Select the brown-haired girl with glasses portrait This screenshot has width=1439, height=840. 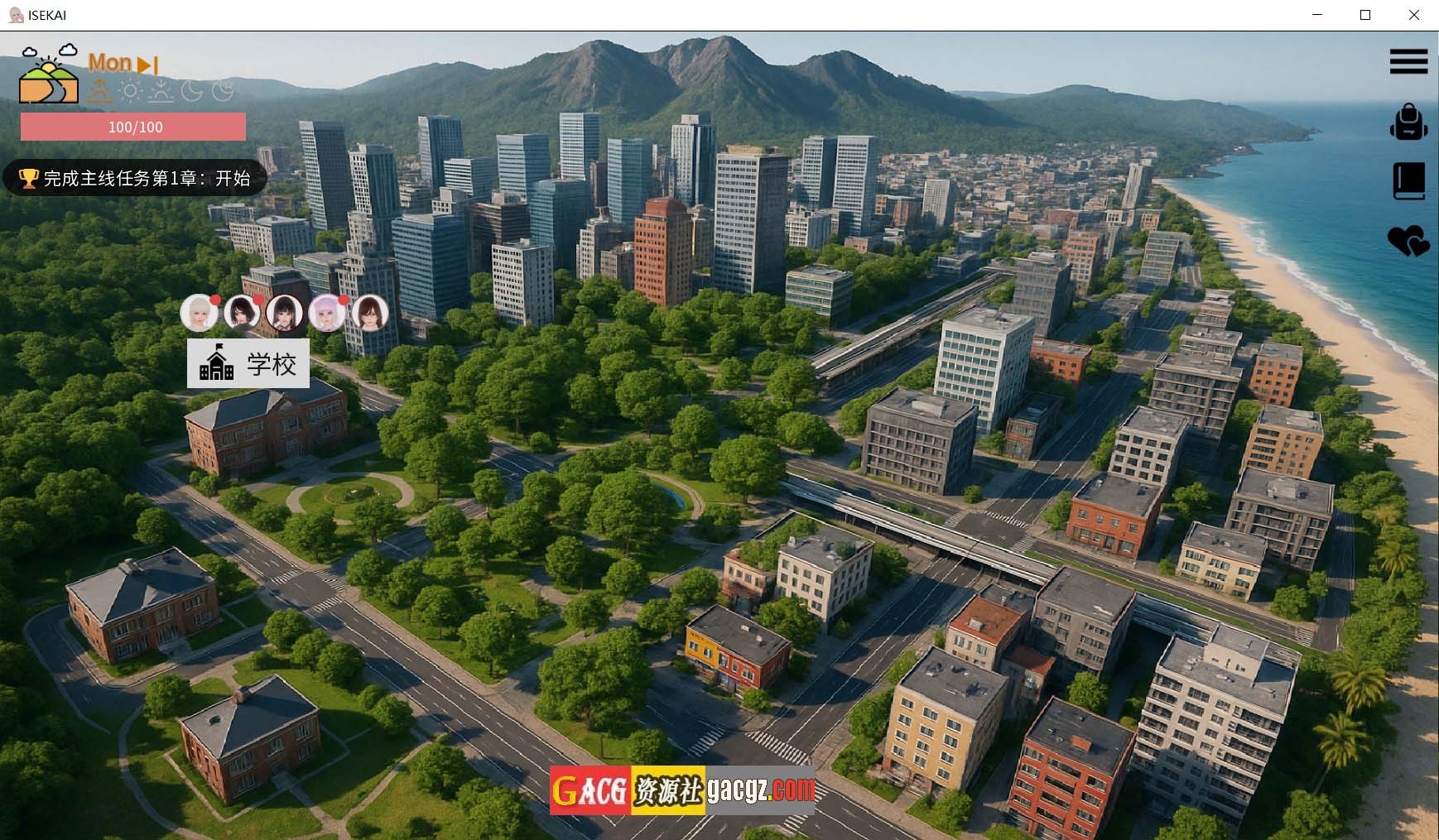point(370,313)
